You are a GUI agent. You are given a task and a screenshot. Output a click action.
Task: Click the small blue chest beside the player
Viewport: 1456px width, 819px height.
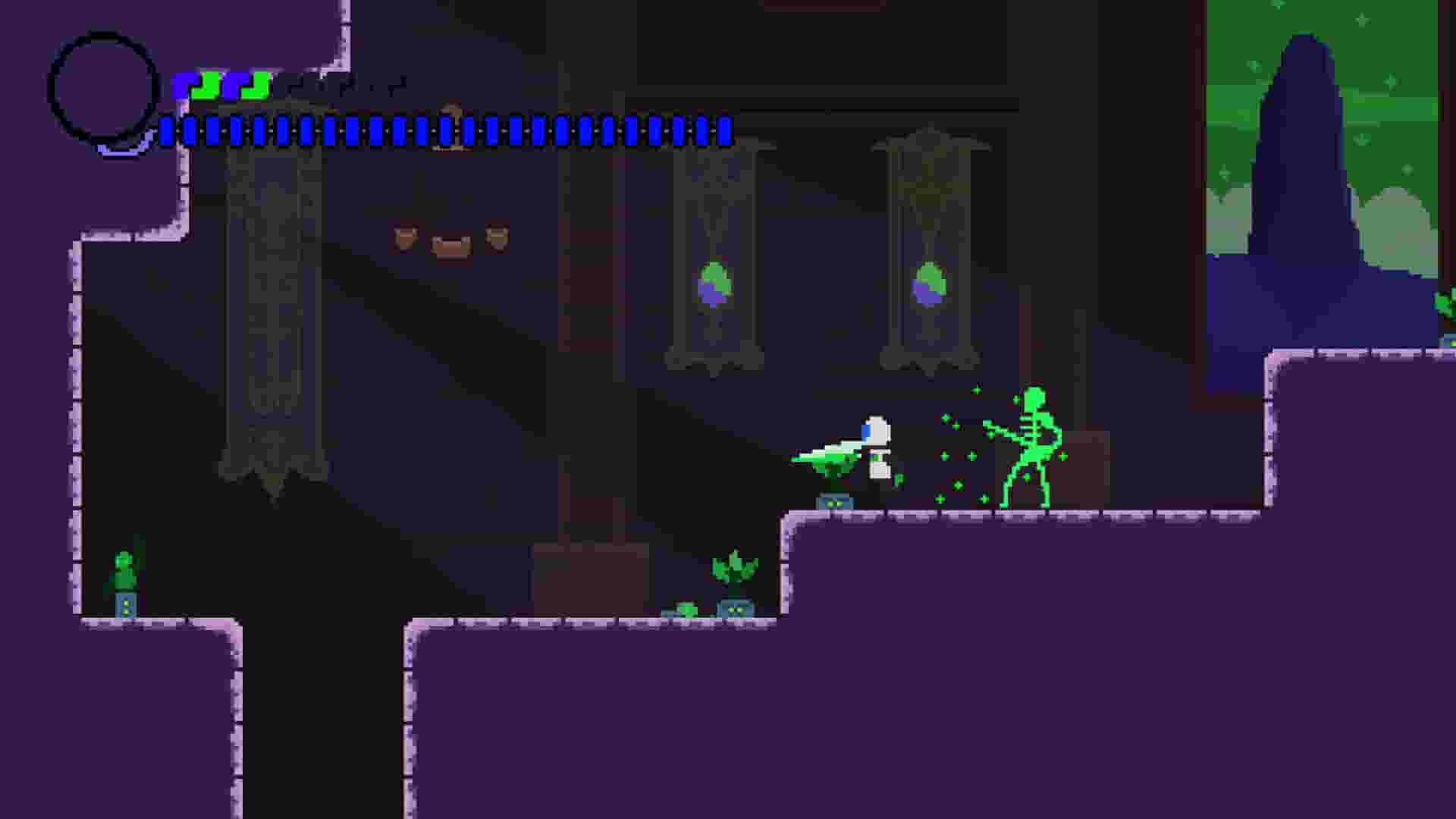[x=834, y=503]
